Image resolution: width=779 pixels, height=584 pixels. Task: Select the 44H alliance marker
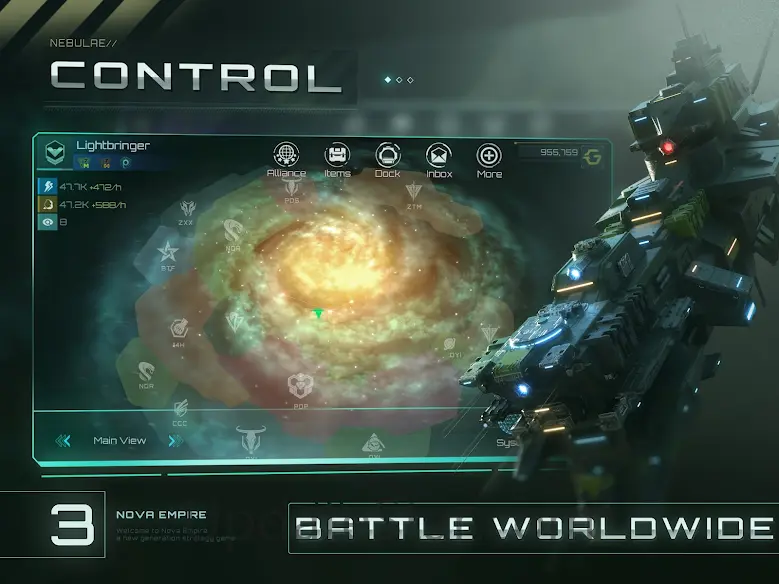tap(179, 329)
